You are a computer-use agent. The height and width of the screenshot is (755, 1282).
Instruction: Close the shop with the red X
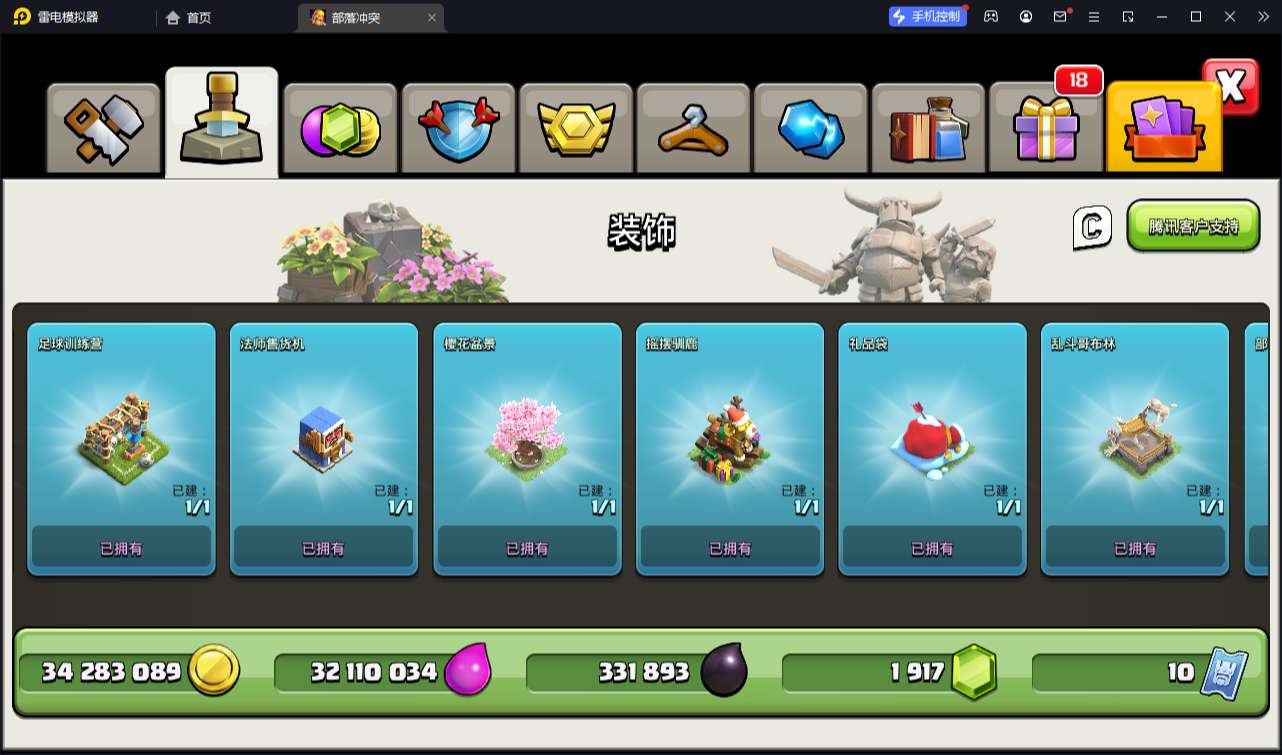tap(1231, 87)
